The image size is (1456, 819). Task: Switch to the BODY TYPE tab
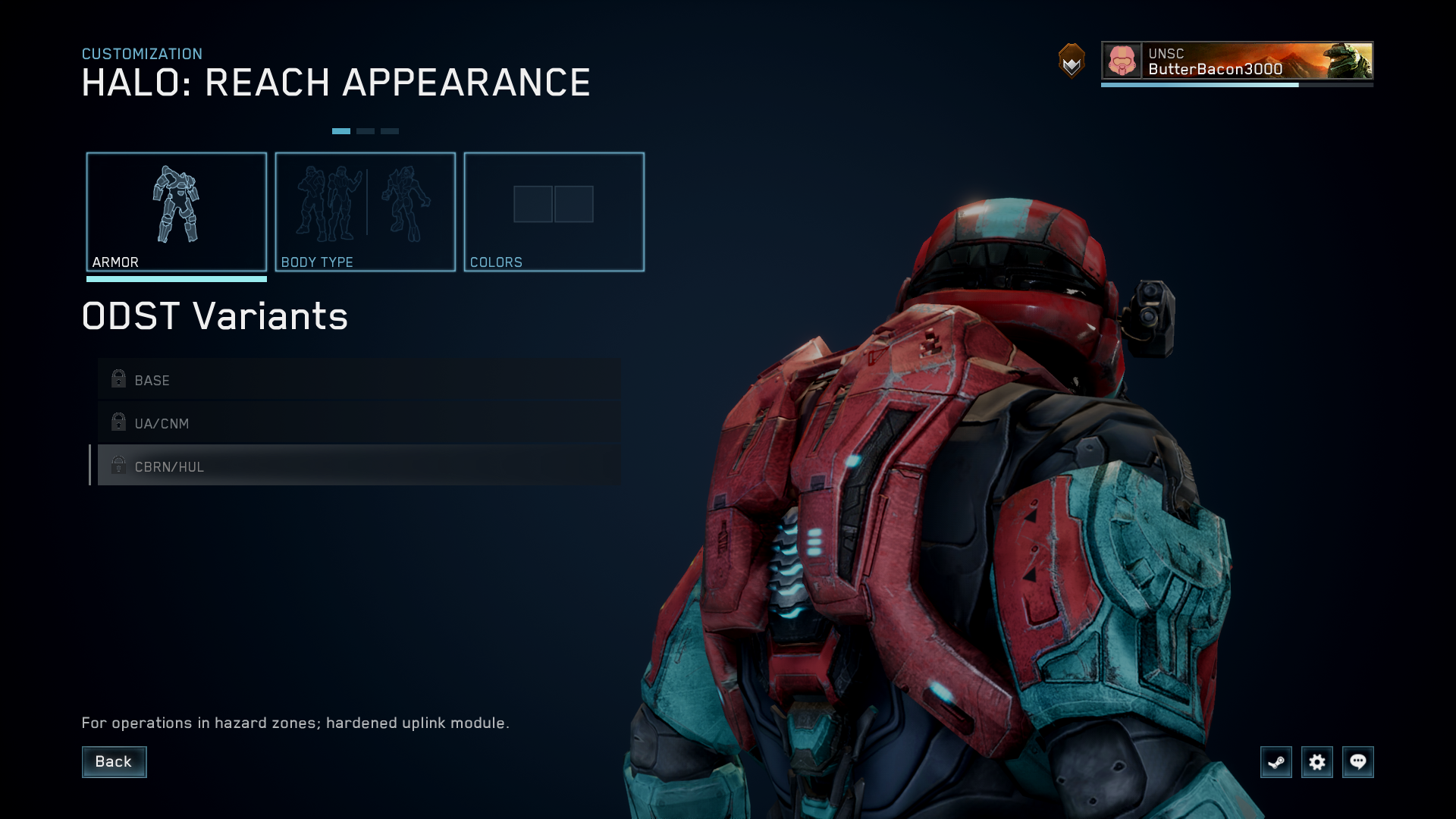365,212
